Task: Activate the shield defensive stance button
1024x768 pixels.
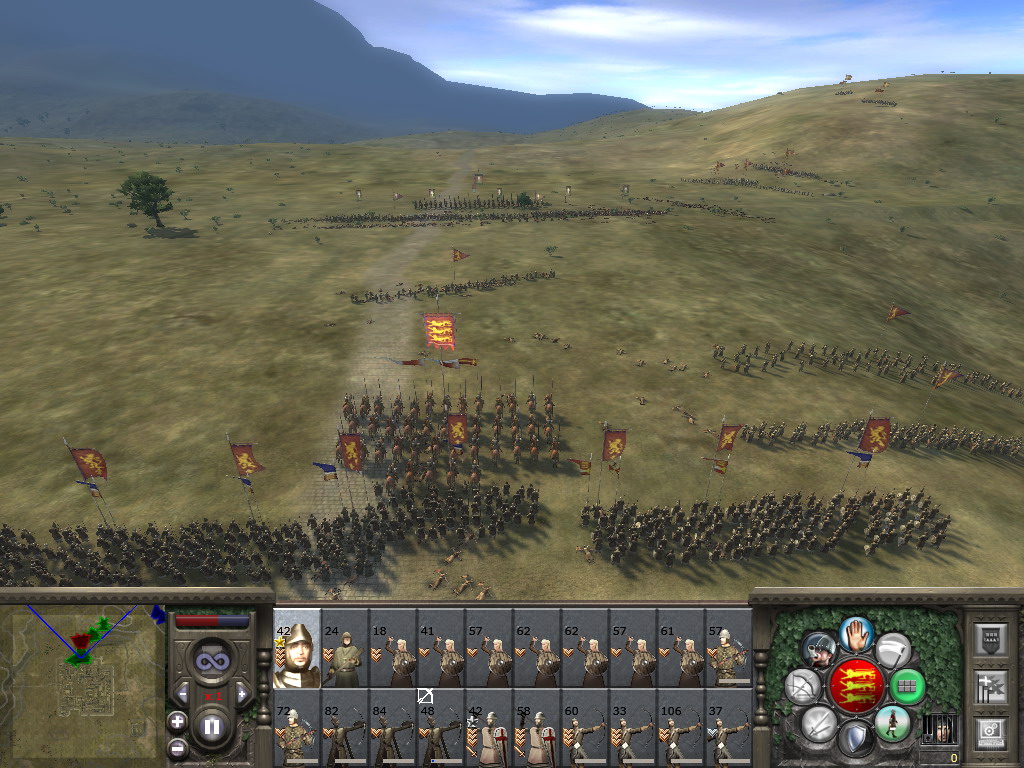Action: click(855, 739)
